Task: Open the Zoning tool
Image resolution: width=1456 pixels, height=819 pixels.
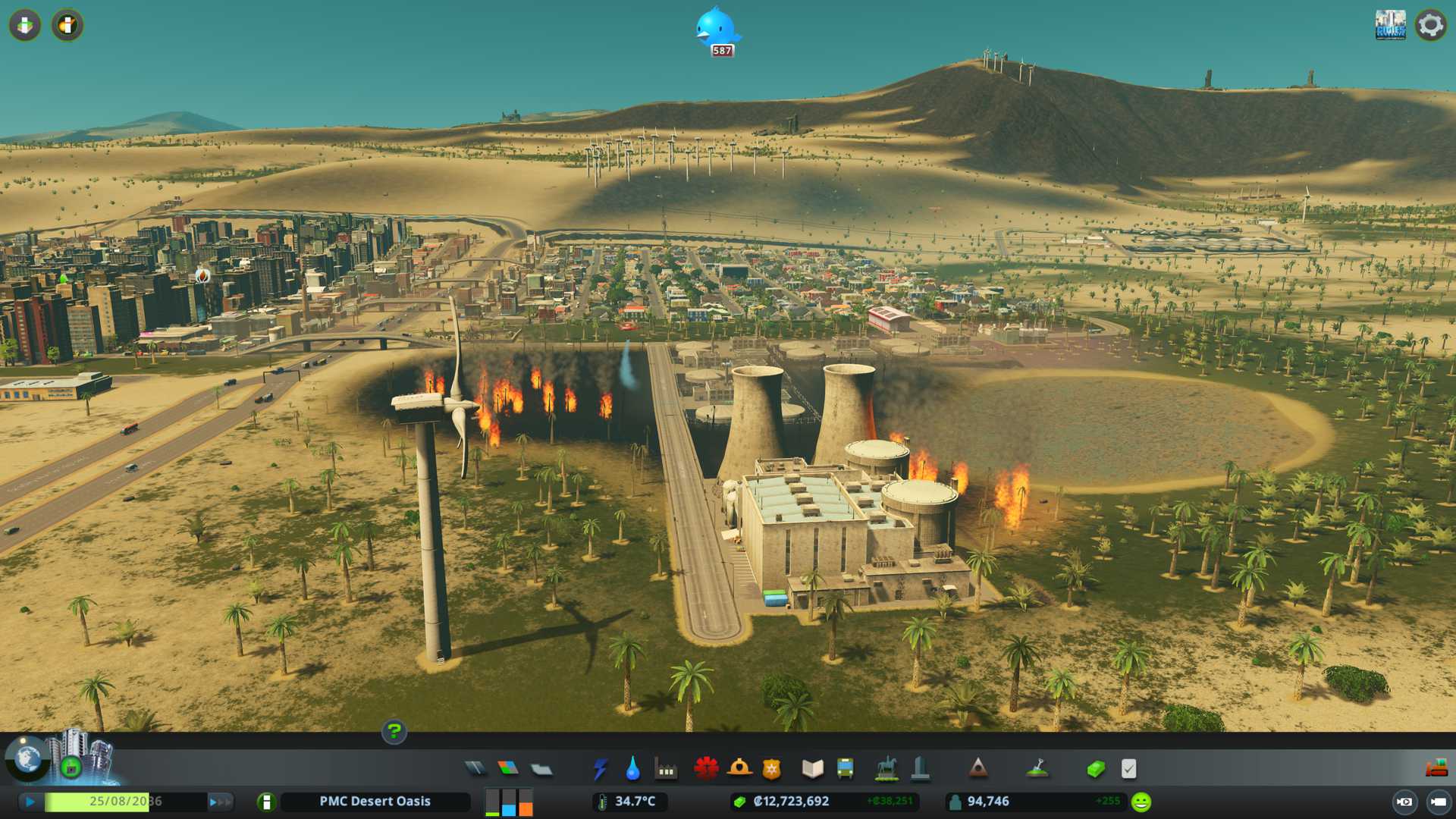Action: point(508,769)
